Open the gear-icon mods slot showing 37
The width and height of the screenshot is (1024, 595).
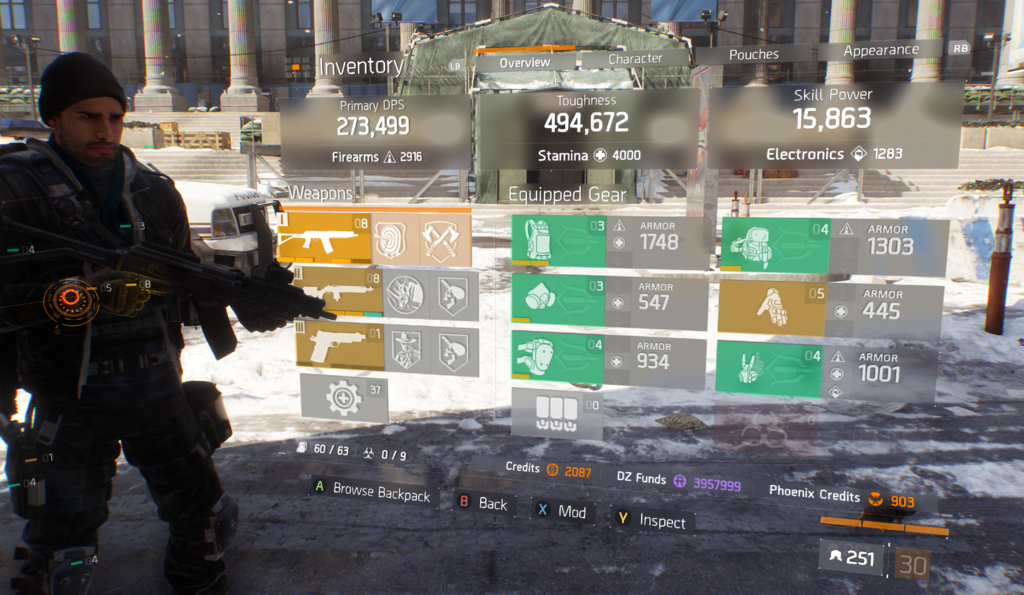click(344, 398)
